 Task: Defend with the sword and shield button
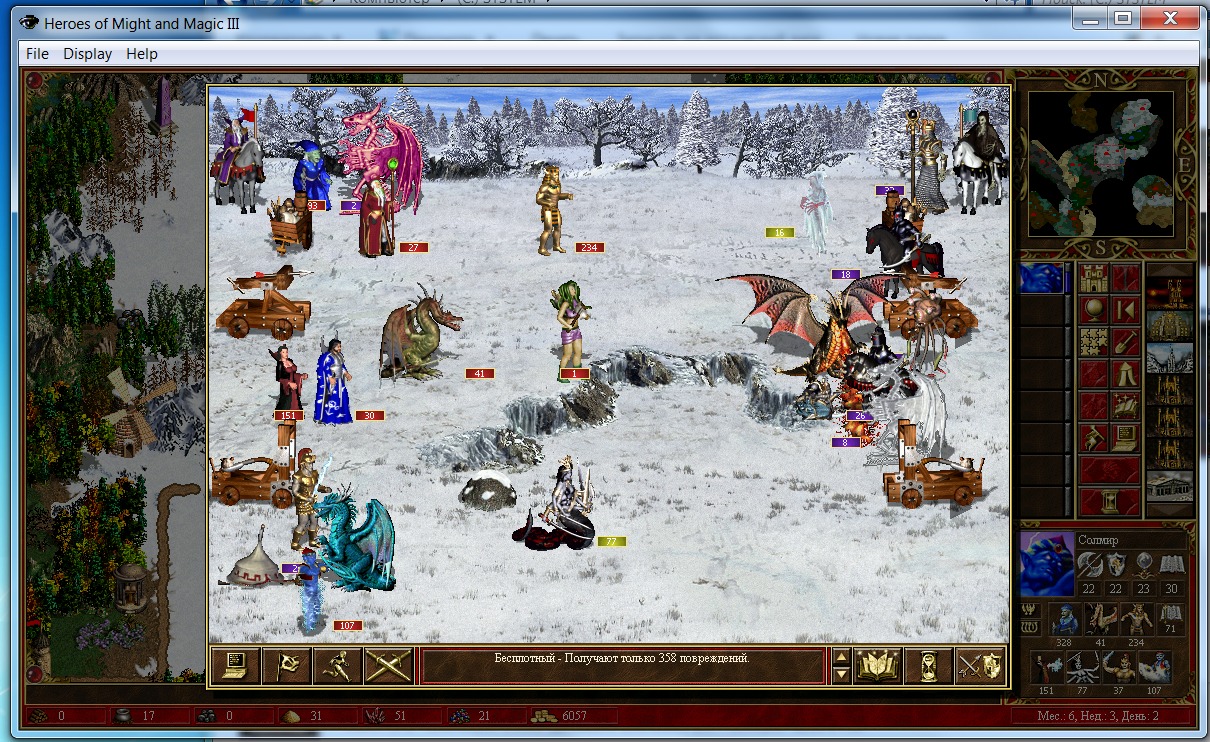[x=980, y=665]
